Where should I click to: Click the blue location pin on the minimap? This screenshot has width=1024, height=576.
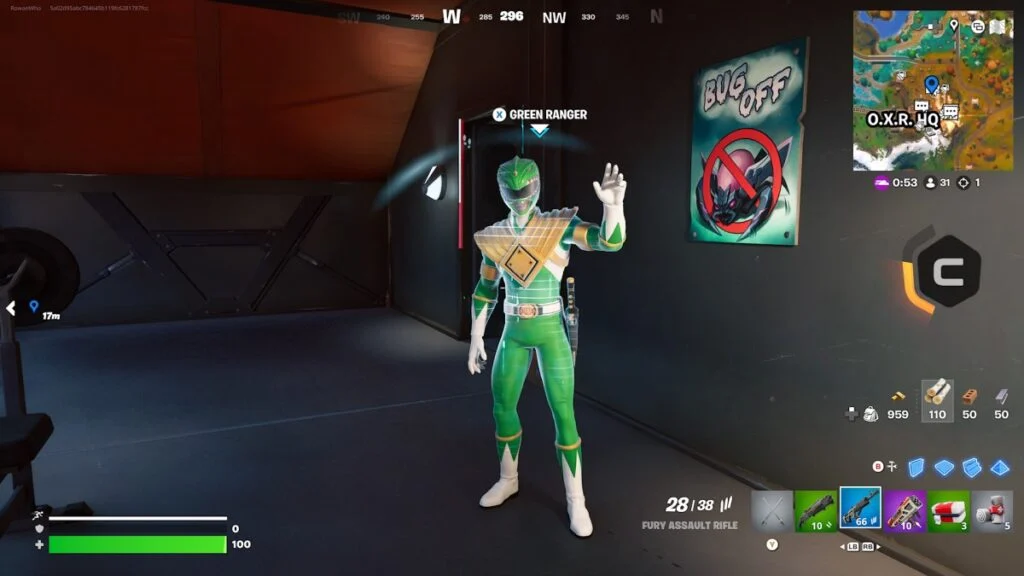932,83
